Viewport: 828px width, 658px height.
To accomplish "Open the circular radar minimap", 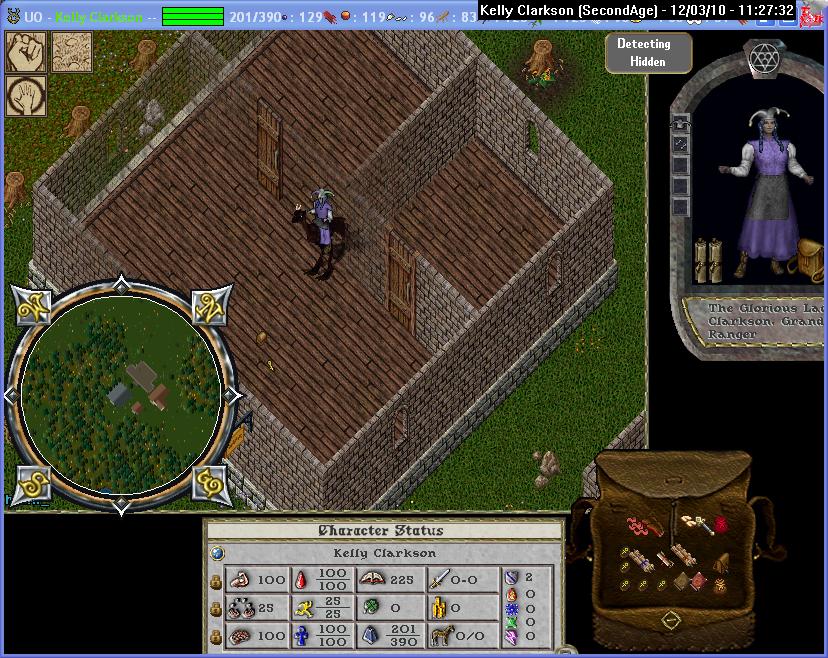I will pos(121,392).
